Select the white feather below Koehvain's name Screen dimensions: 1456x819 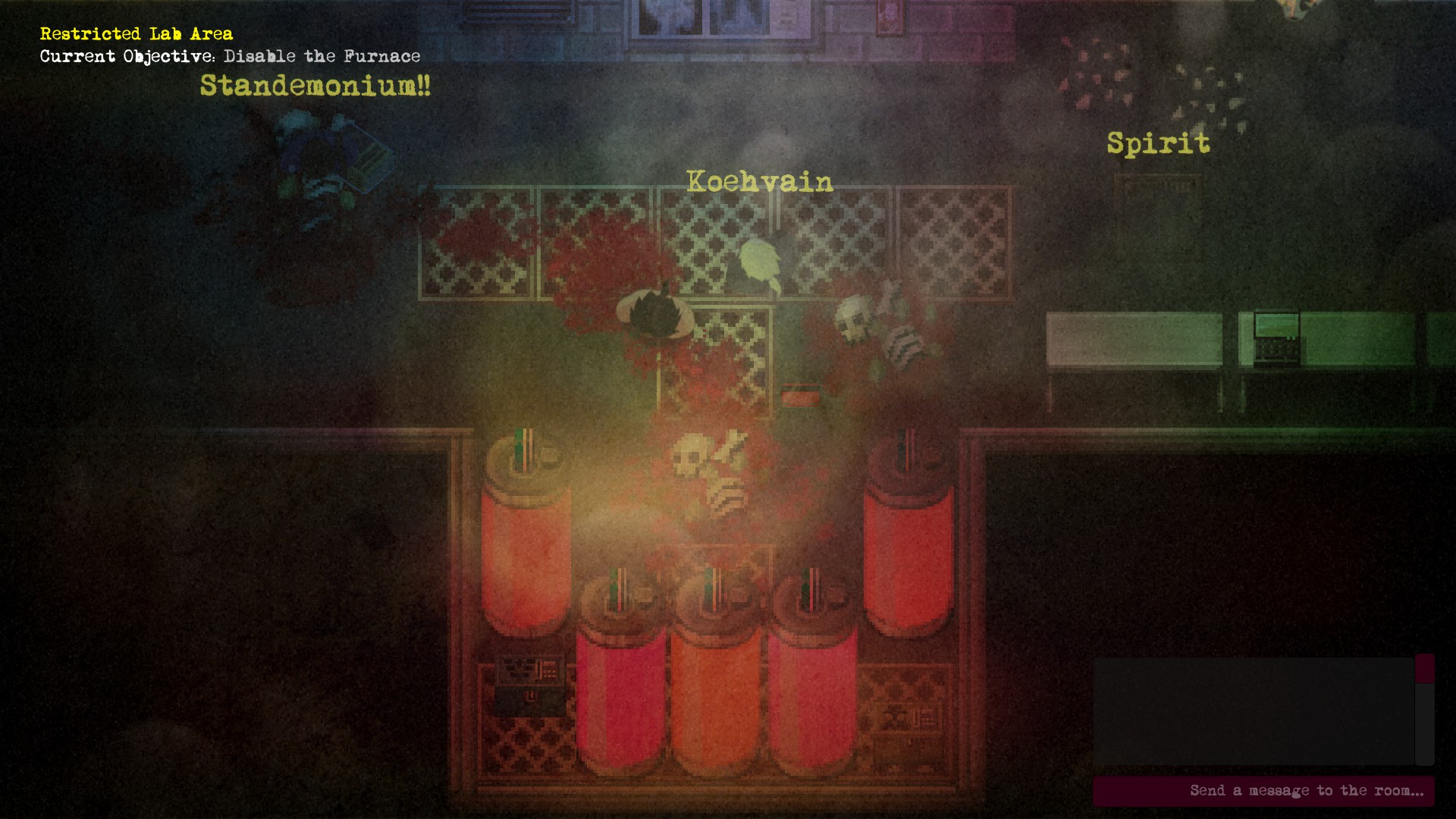pos(758,262)
